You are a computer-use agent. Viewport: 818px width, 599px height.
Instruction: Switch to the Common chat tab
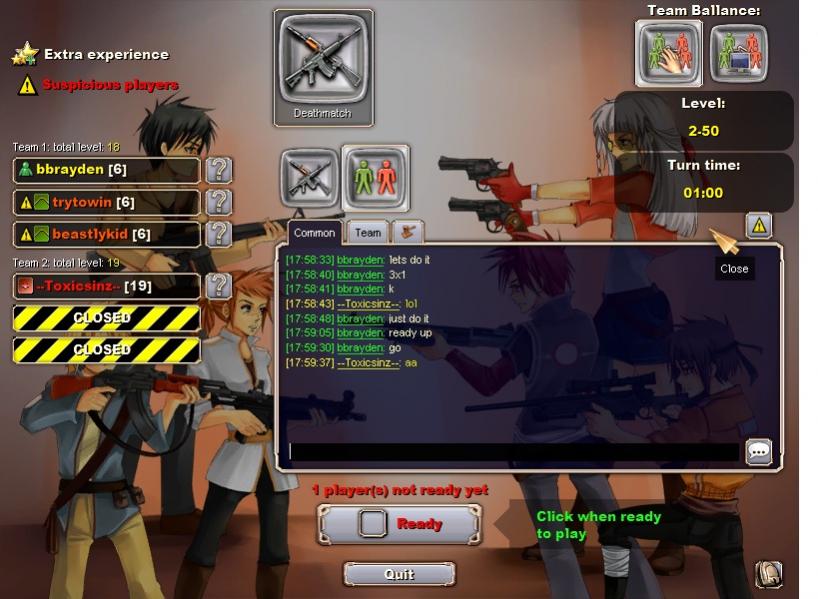click(314, 233)
